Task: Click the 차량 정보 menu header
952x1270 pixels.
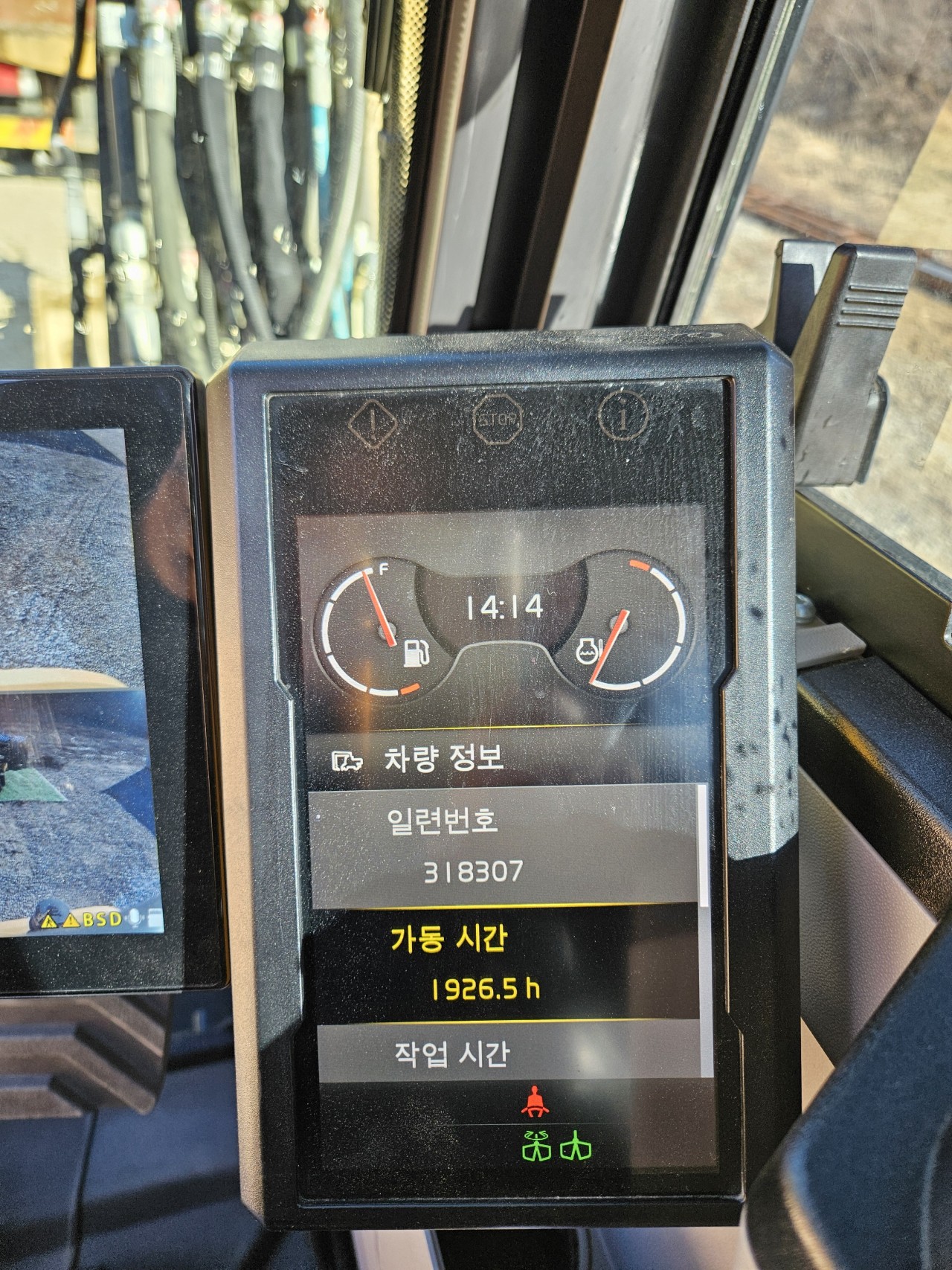Action: pyautogui.click(x=444, y=758)
